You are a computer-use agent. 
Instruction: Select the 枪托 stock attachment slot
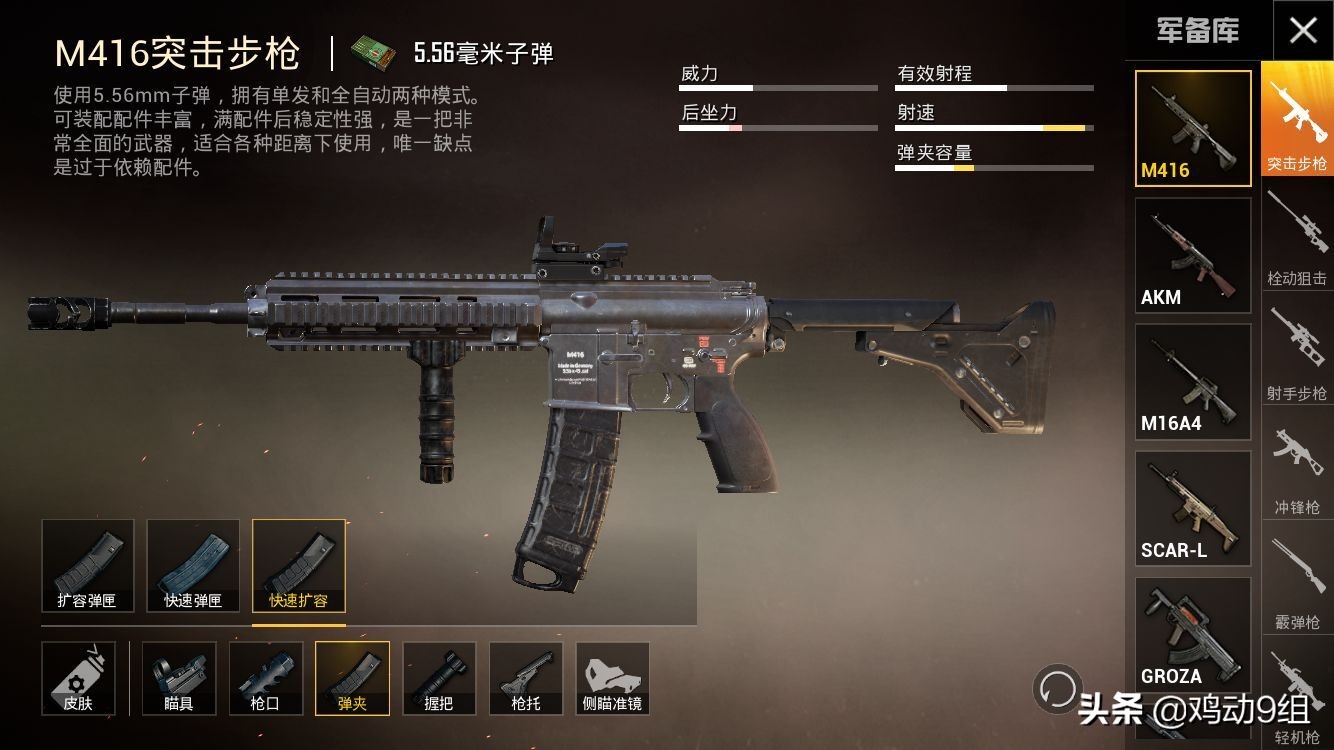(526, 678)
